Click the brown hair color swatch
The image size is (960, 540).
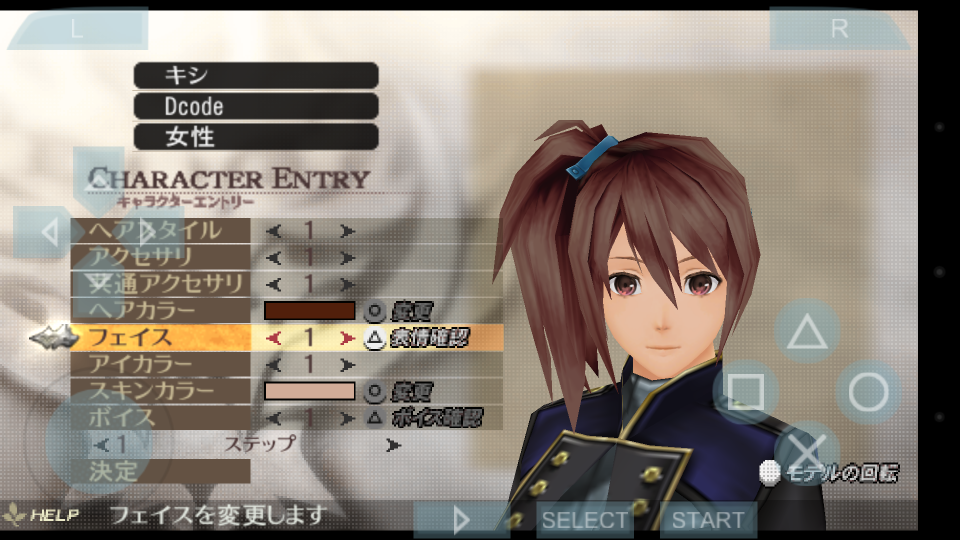pyautogui.click(x=309, y=311)
